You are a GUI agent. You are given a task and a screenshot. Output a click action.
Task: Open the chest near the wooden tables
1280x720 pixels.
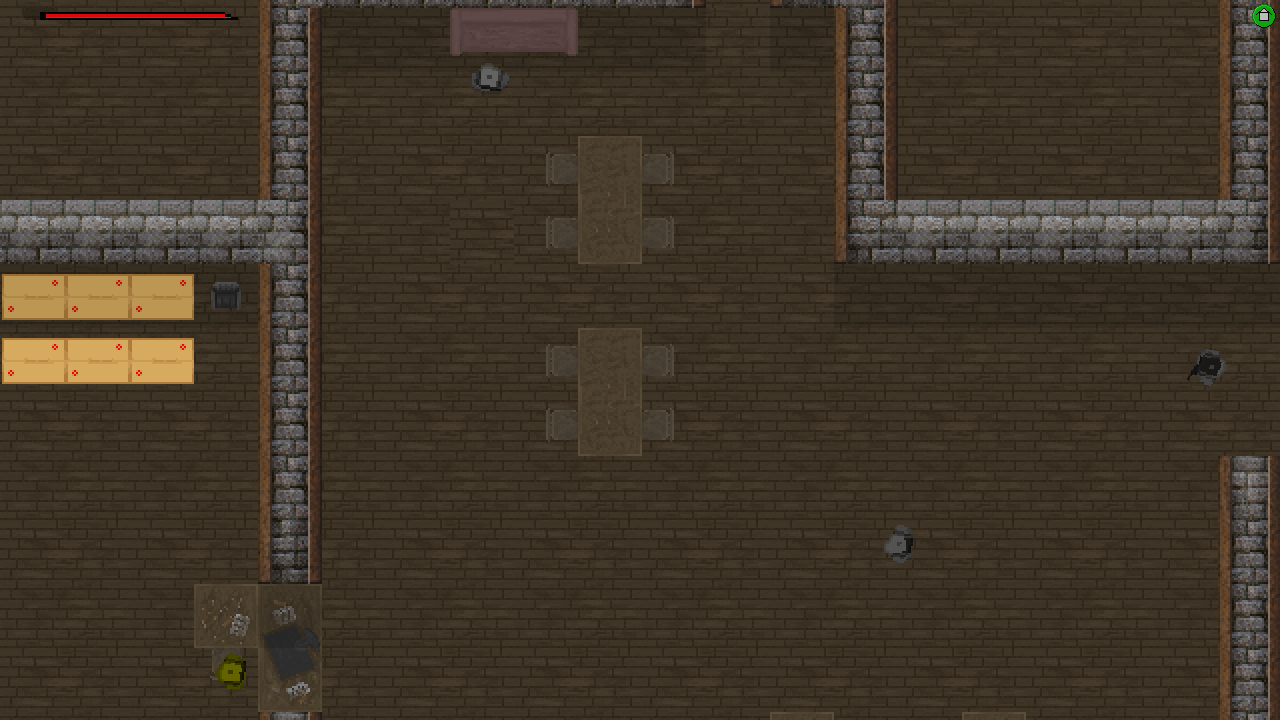[225, 296]
